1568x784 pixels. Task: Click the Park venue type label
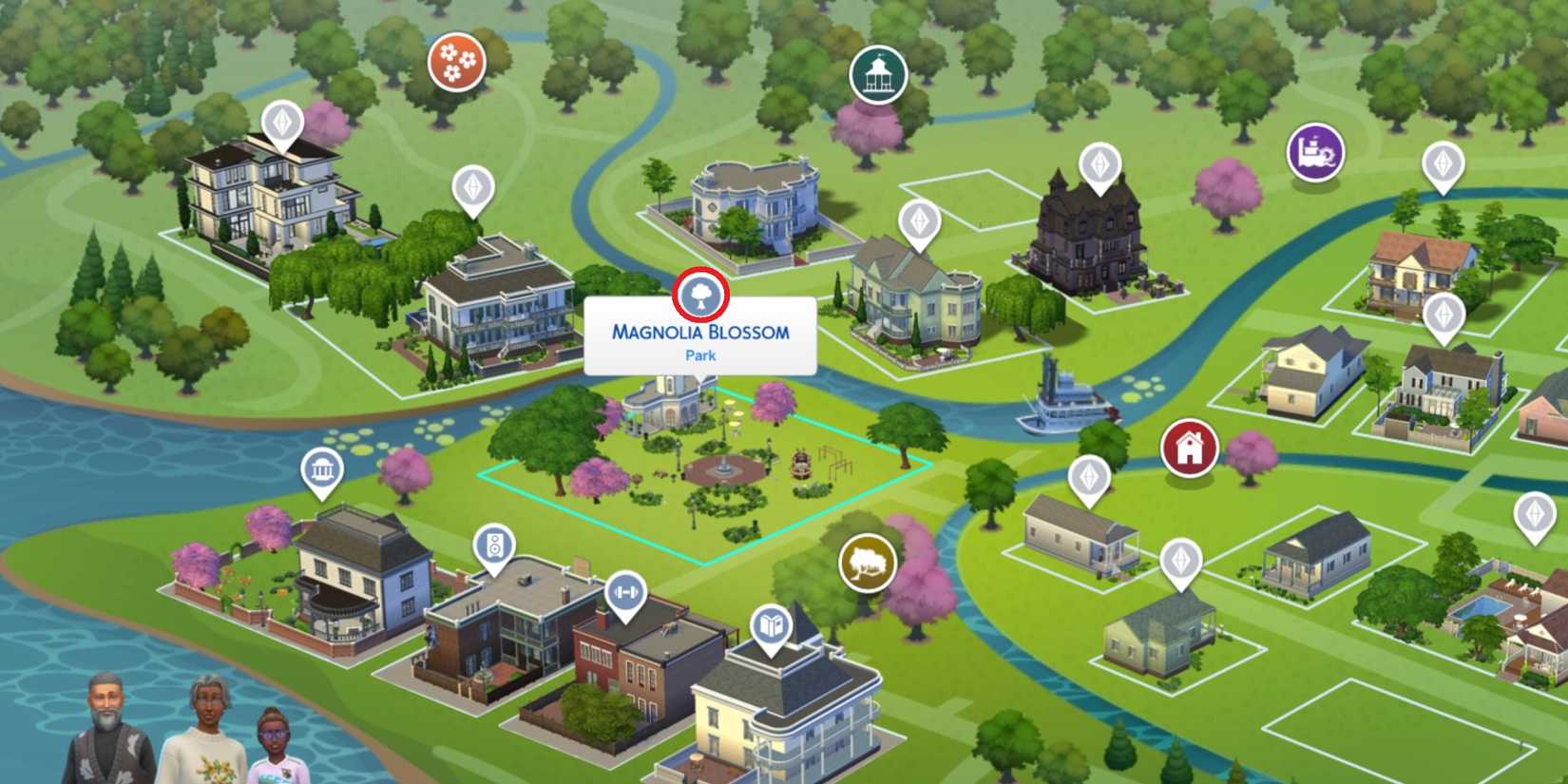(700, 355)
